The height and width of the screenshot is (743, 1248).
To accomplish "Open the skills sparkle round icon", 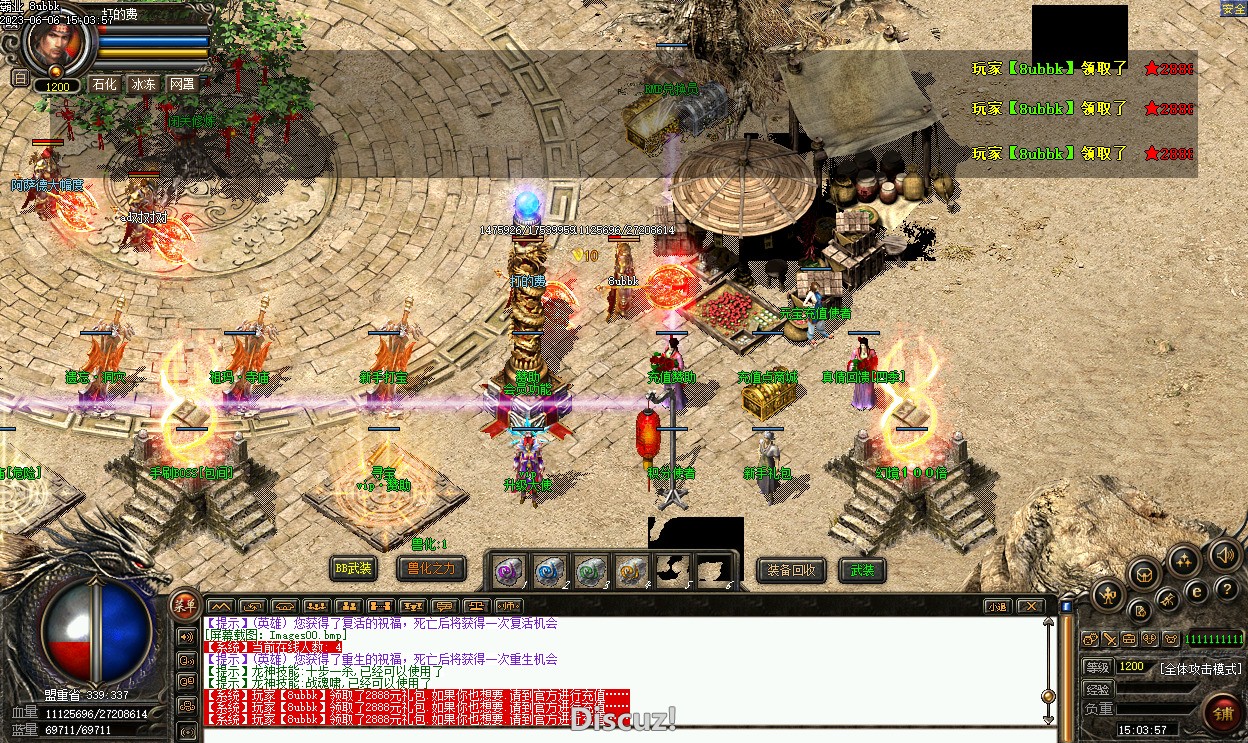I will coord(1184,559).
